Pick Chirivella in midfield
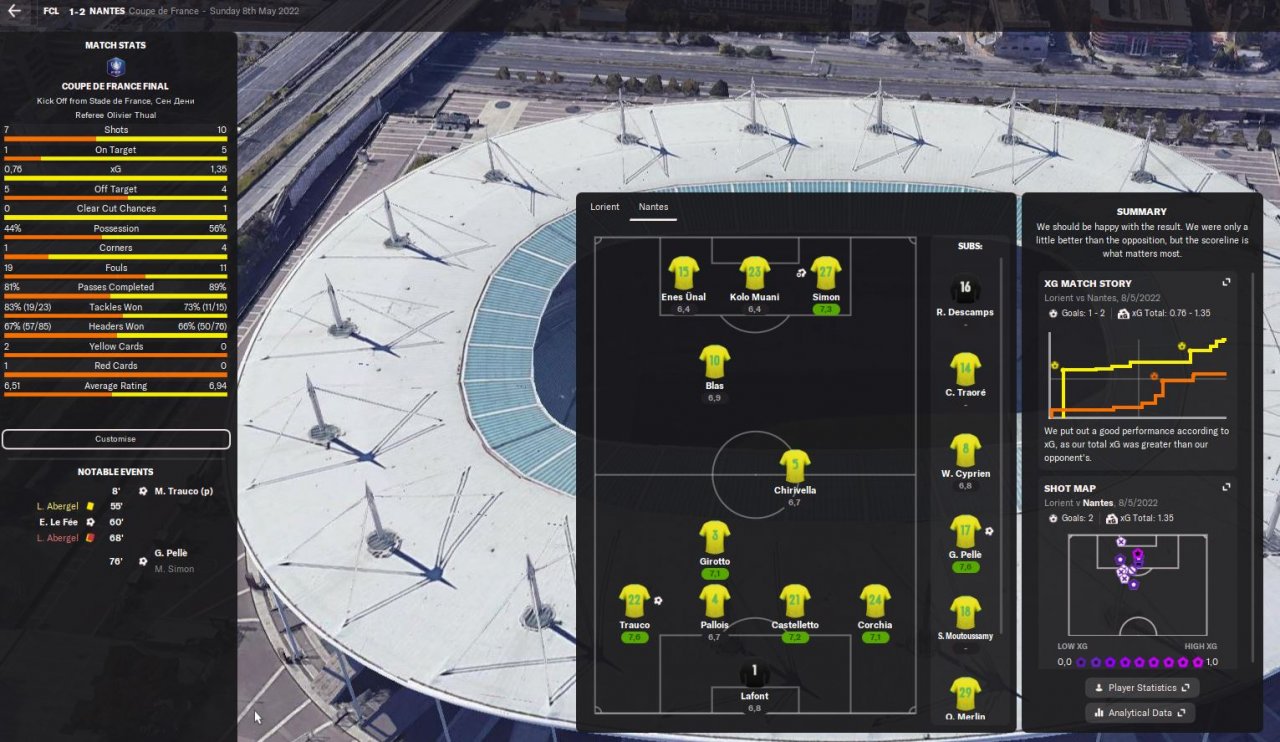The image size is (1280, 742). coord(794,466)
